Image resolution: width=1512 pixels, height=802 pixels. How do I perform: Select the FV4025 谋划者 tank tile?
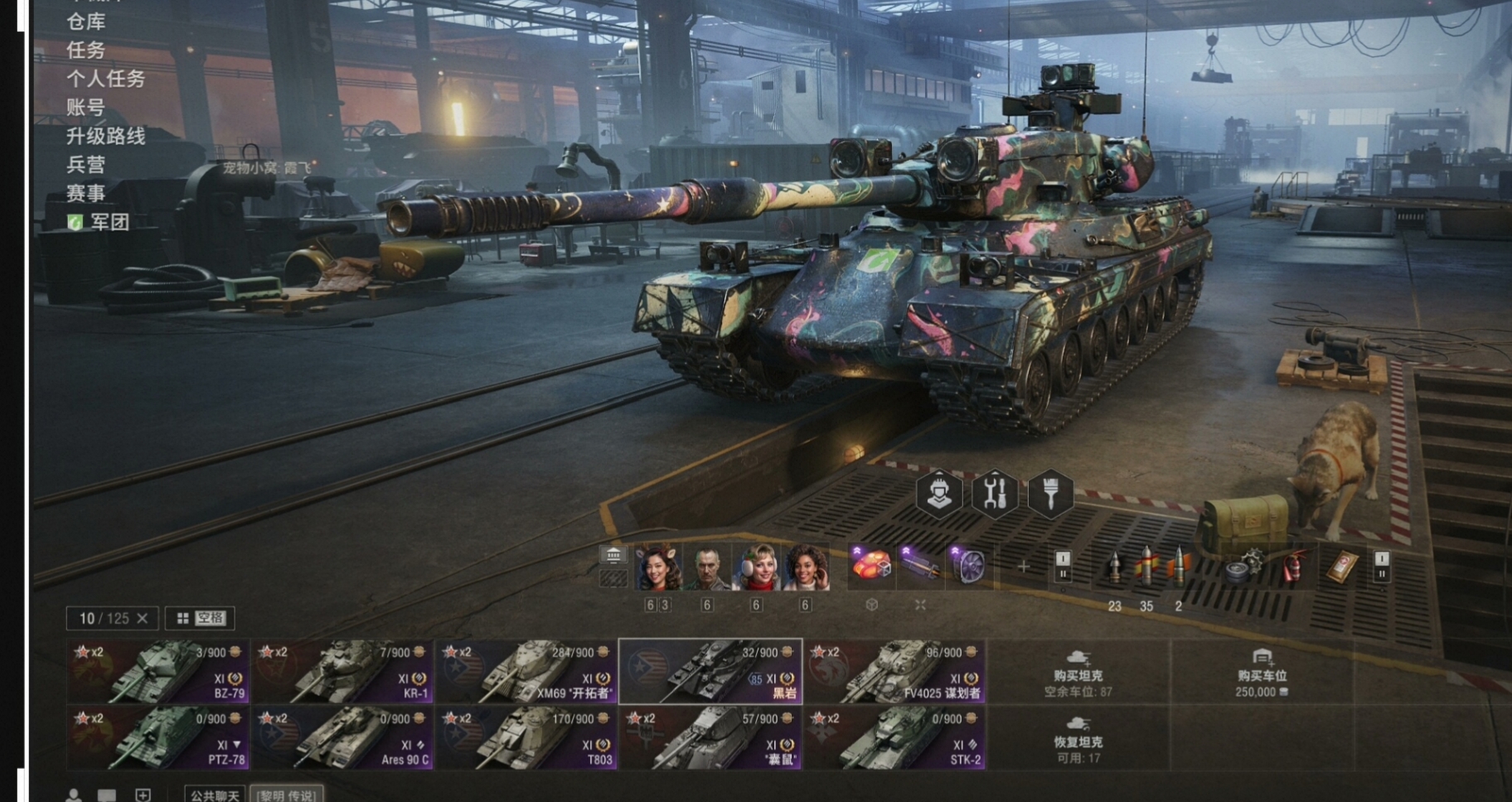(x=894, y=671)
